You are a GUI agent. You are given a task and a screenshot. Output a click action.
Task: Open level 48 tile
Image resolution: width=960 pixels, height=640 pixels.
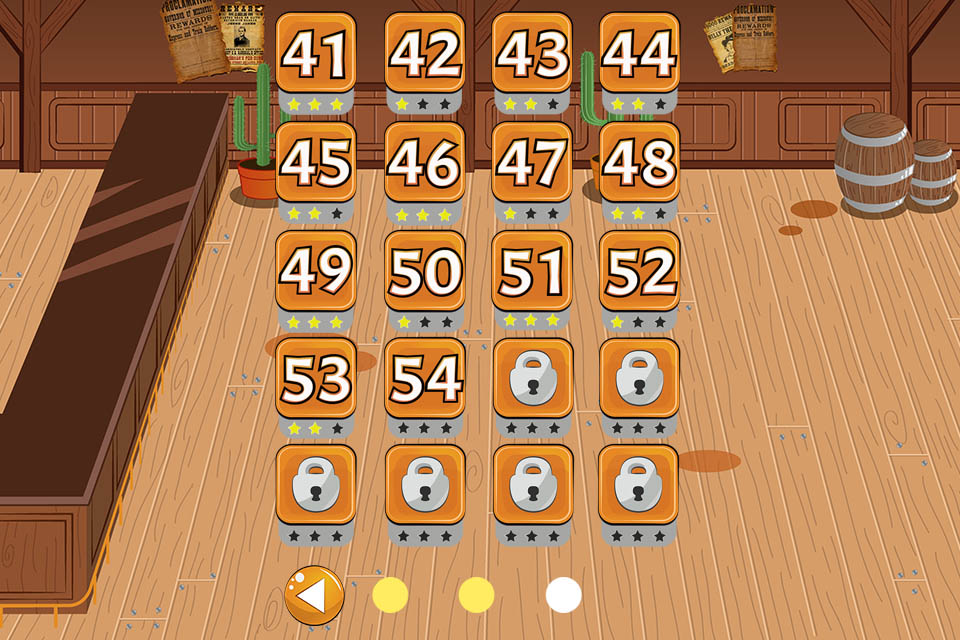[x=640, y=163]
